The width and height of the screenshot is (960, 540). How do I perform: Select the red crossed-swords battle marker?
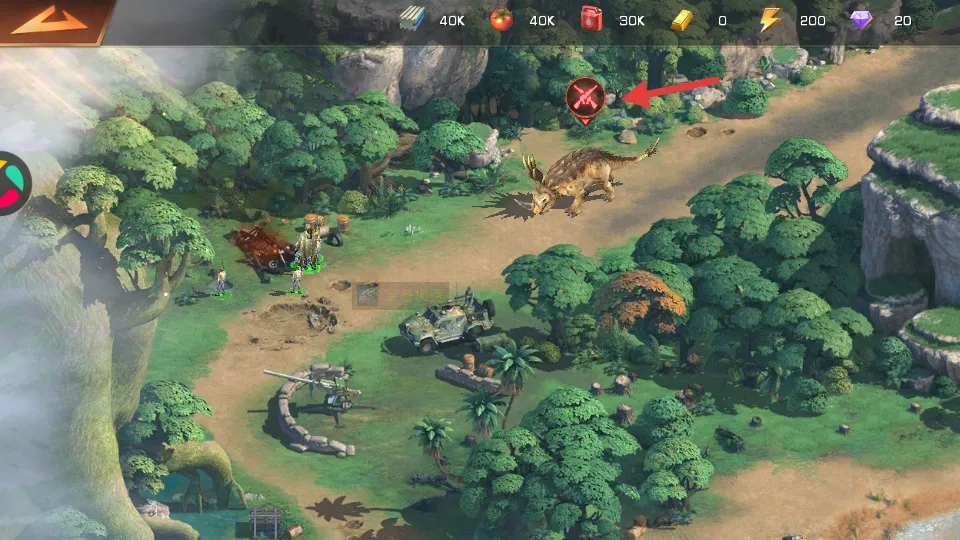pyautogui.click(x=585, y=97)
